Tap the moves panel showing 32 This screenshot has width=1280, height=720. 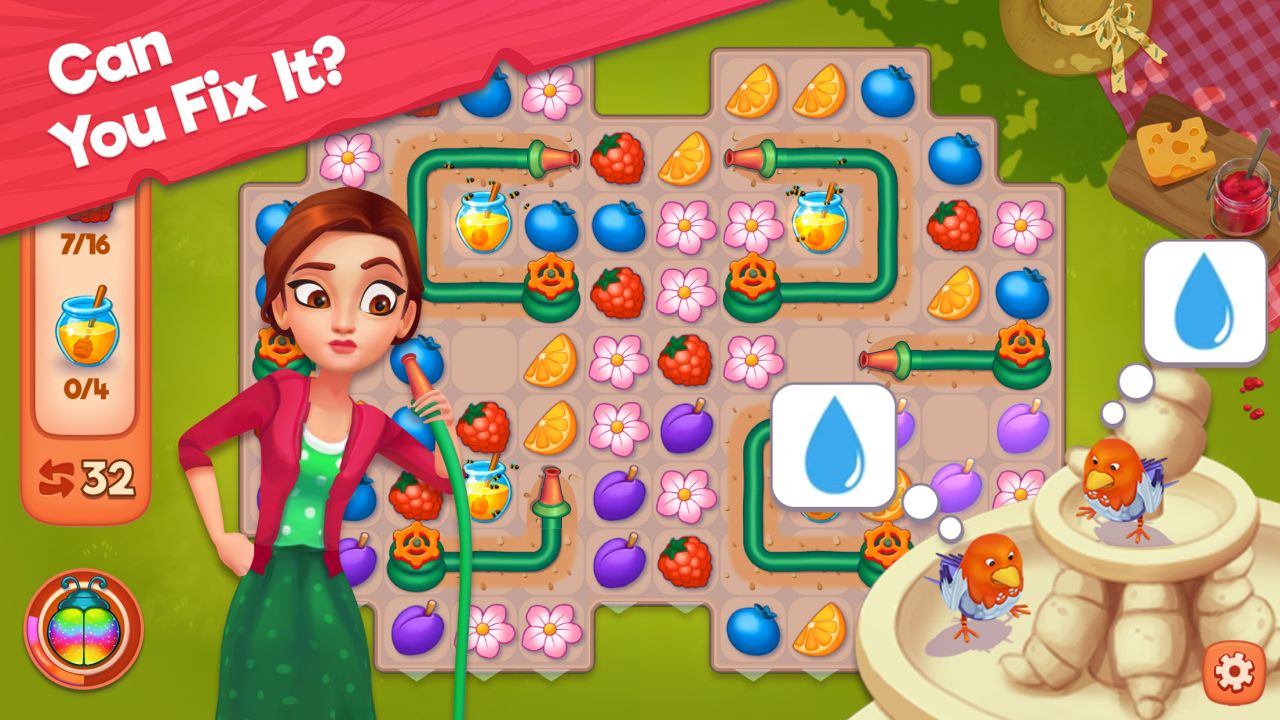pos(85,476)
